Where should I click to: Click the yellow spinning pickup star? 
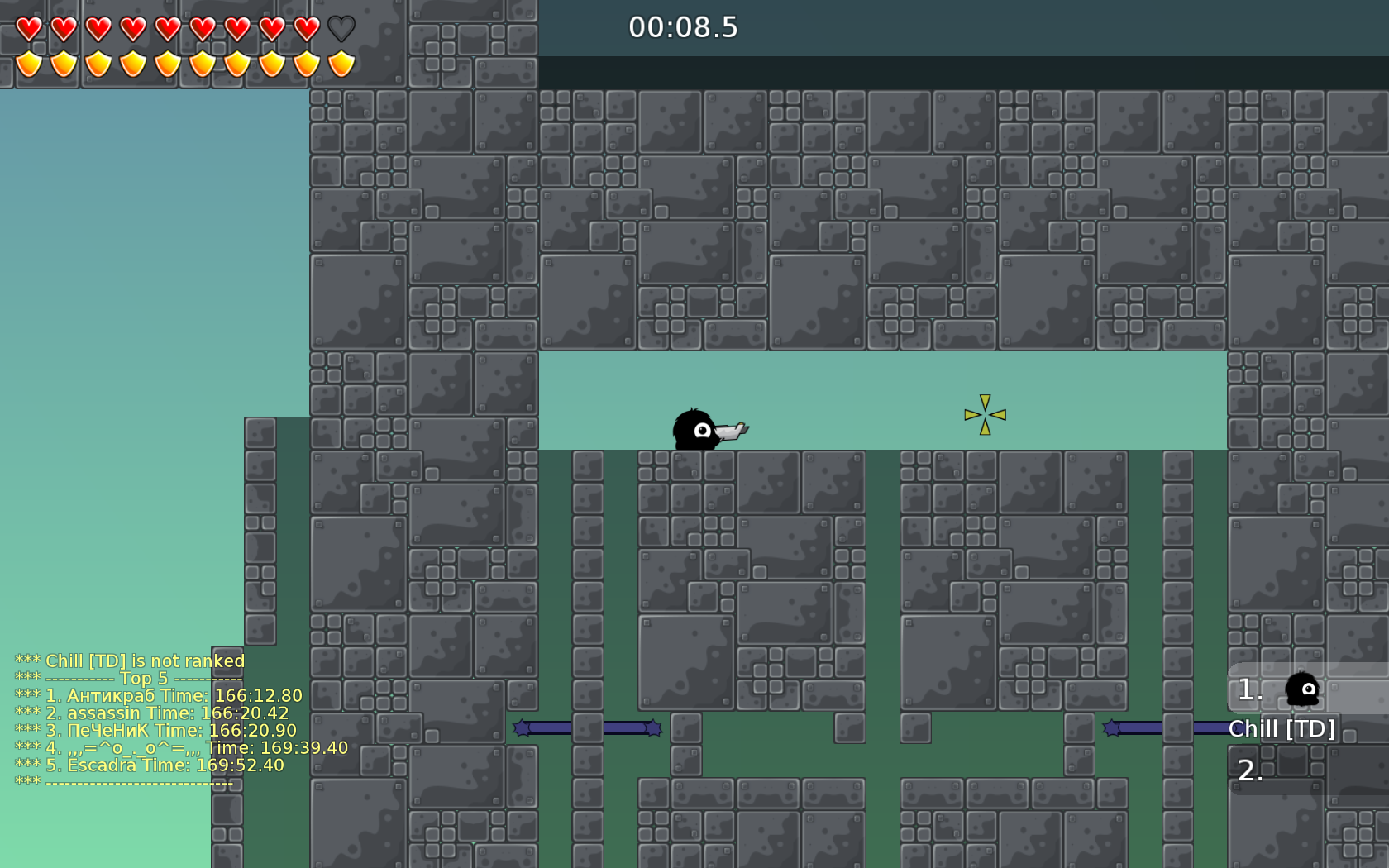[984, 414]
